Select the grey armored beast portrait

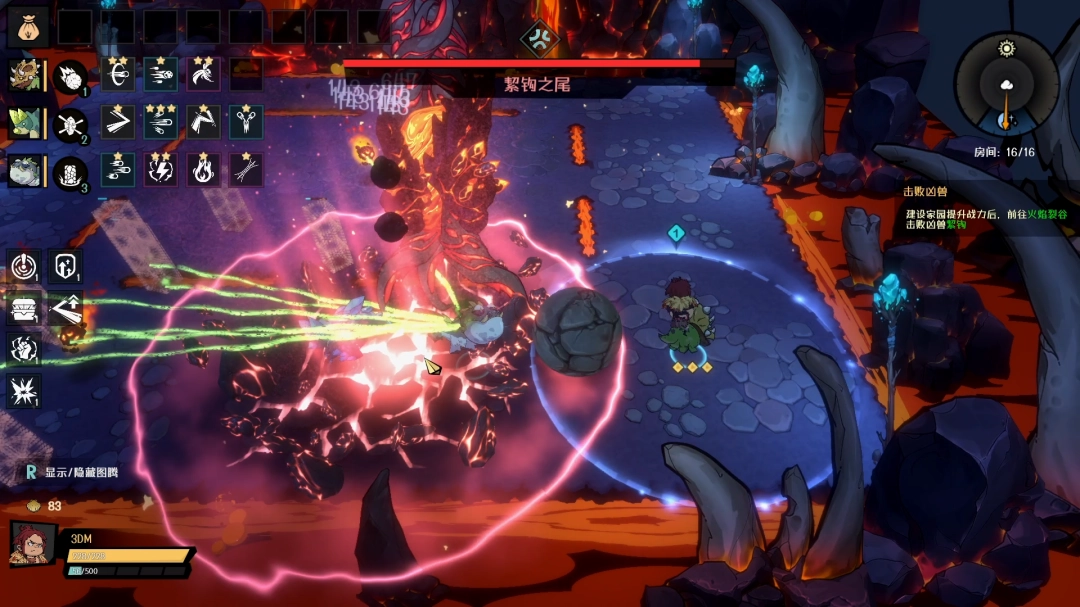click(24, 171)
